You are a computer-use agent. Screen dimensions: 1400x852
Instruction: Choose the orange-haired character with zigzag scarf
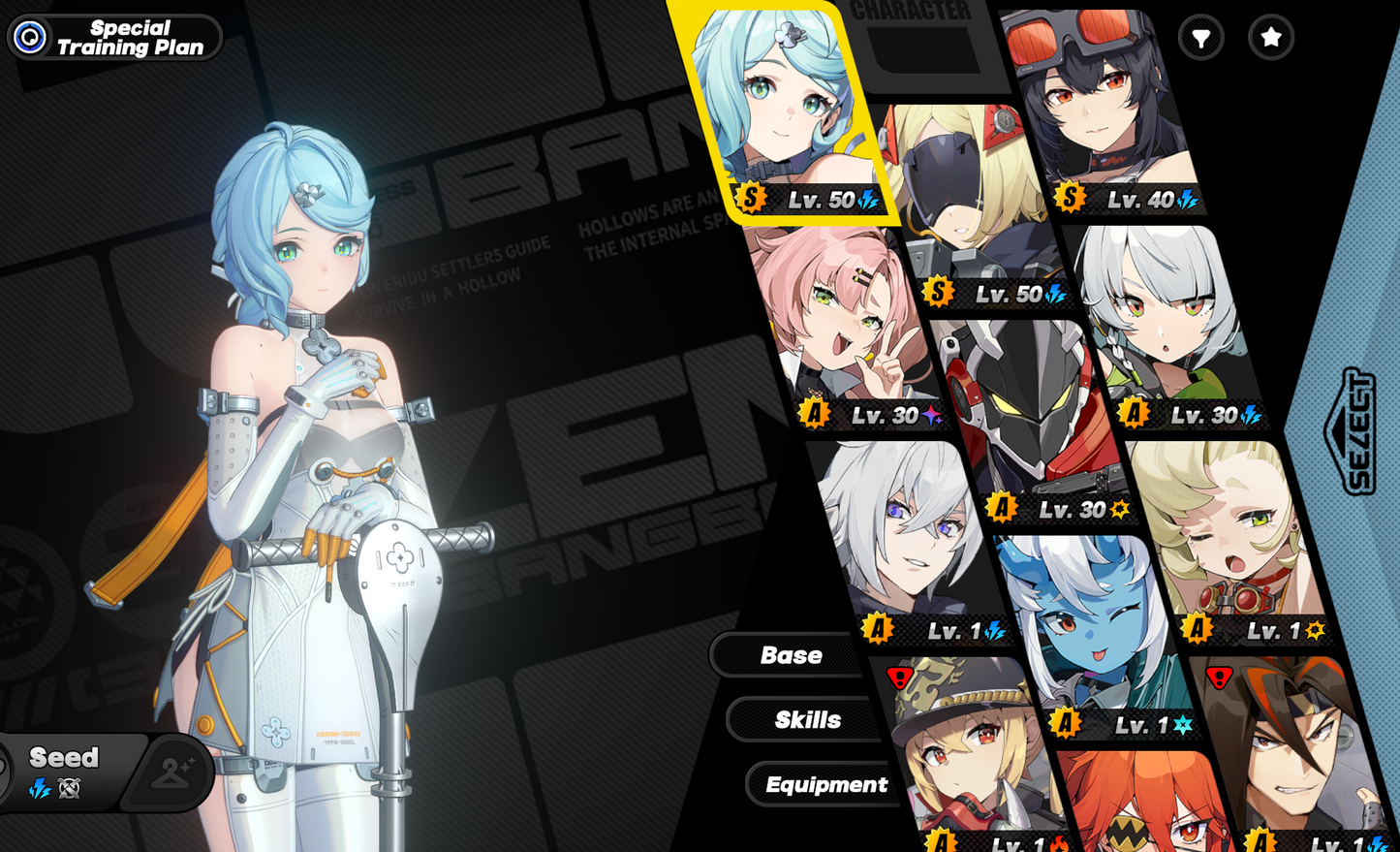coord(1143,805)
